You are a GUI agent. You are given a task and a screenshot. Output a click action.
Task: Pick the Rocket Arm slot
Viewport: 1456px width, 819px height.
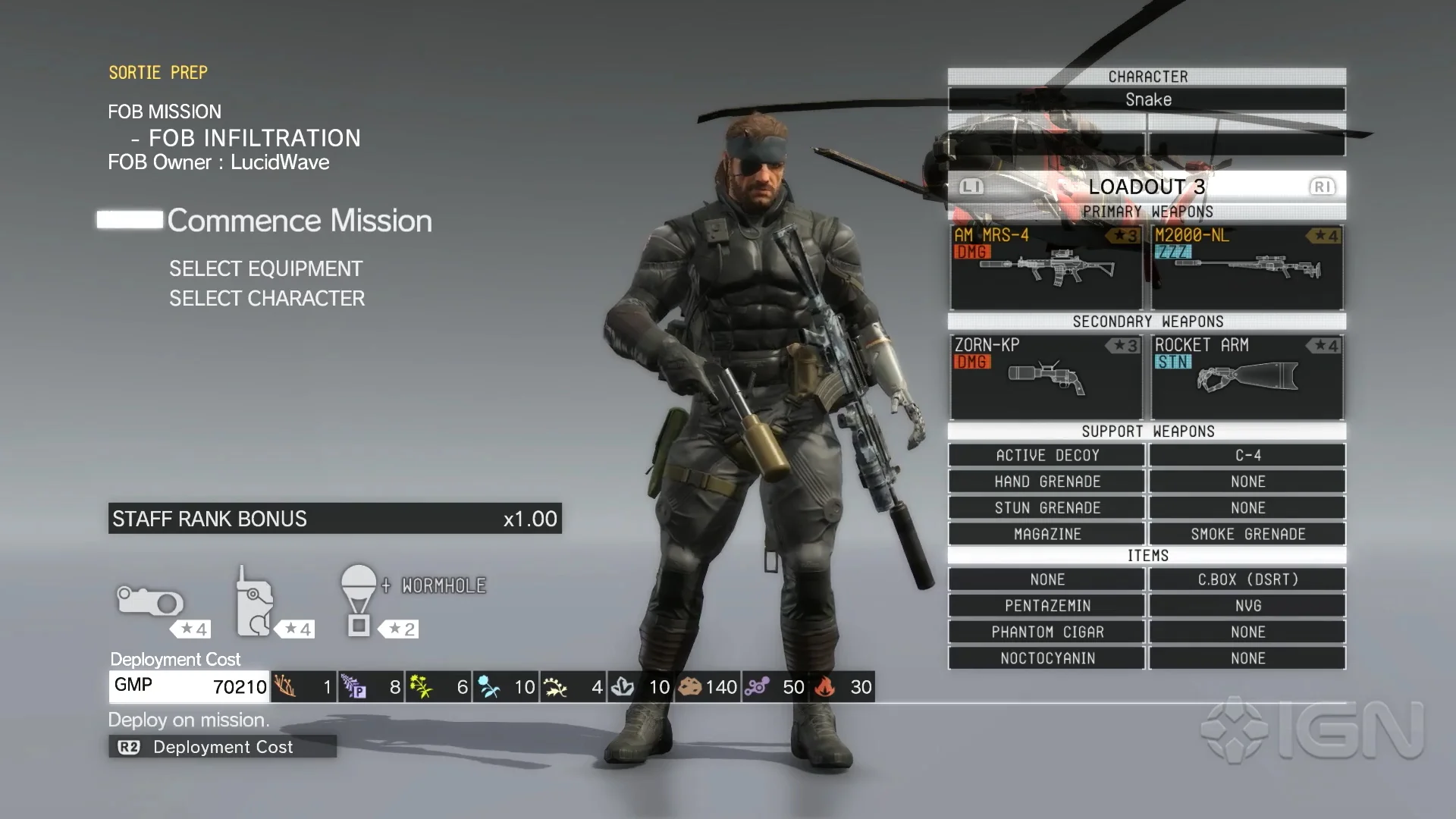click(1247, 376)
